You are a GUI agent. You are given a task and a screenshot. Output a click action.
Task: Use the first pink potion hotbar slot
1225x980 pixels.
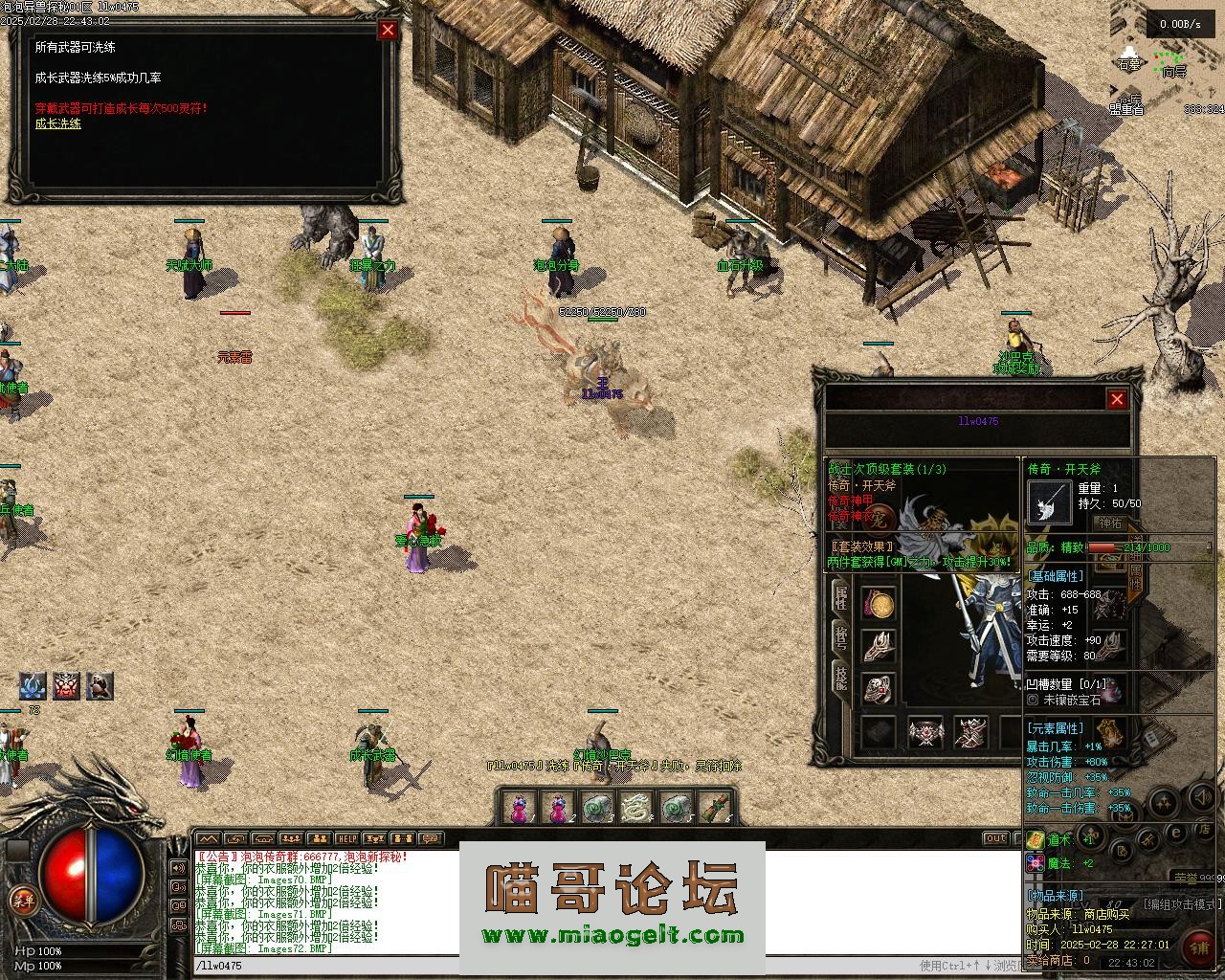pyautogui.click(x=518, y=809)
